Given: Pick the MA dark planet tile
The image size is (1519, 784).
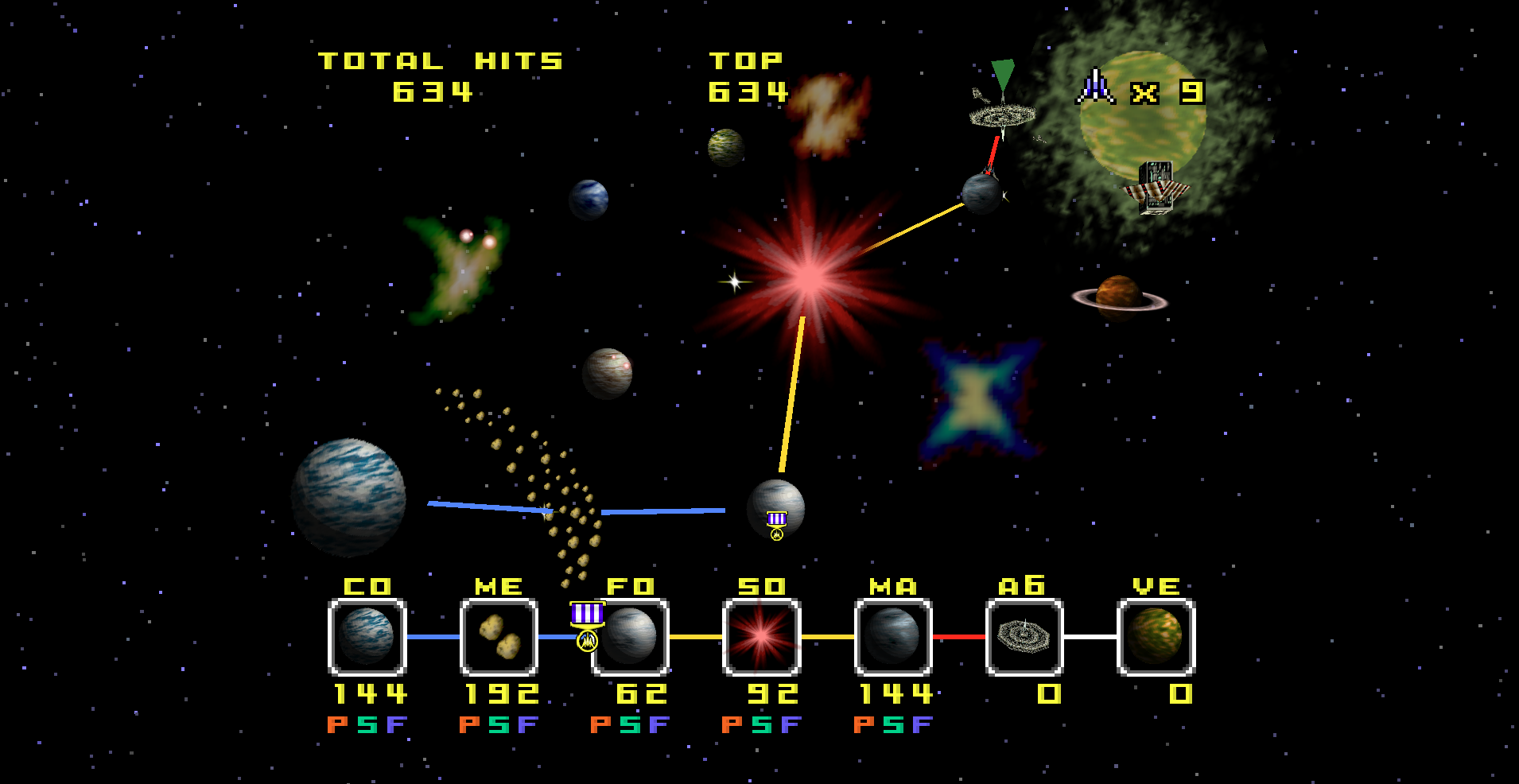Looking at the screenshot, I should 893,637.
